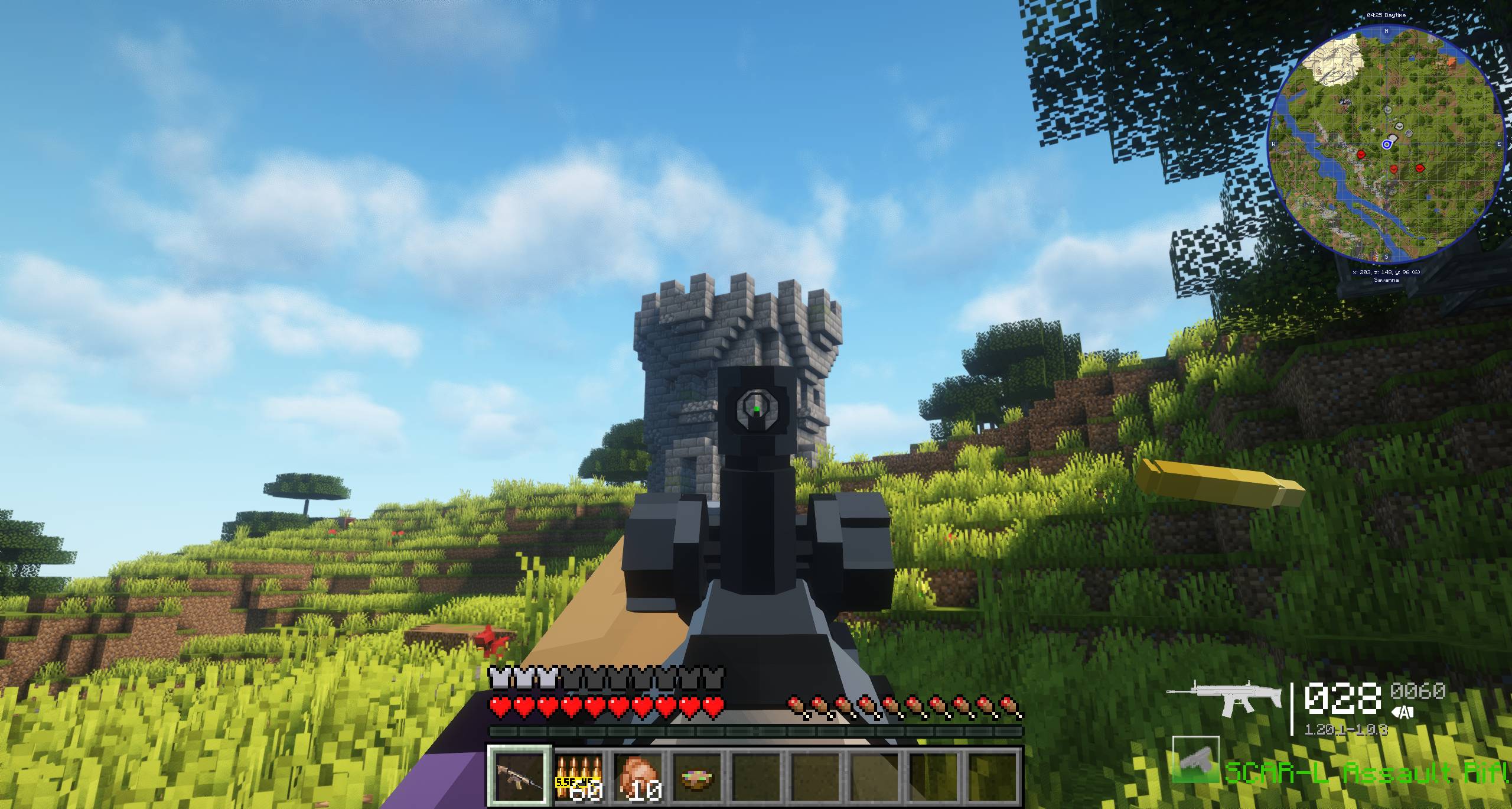Click the N compass heading on the minimap

click(1386, 31)
